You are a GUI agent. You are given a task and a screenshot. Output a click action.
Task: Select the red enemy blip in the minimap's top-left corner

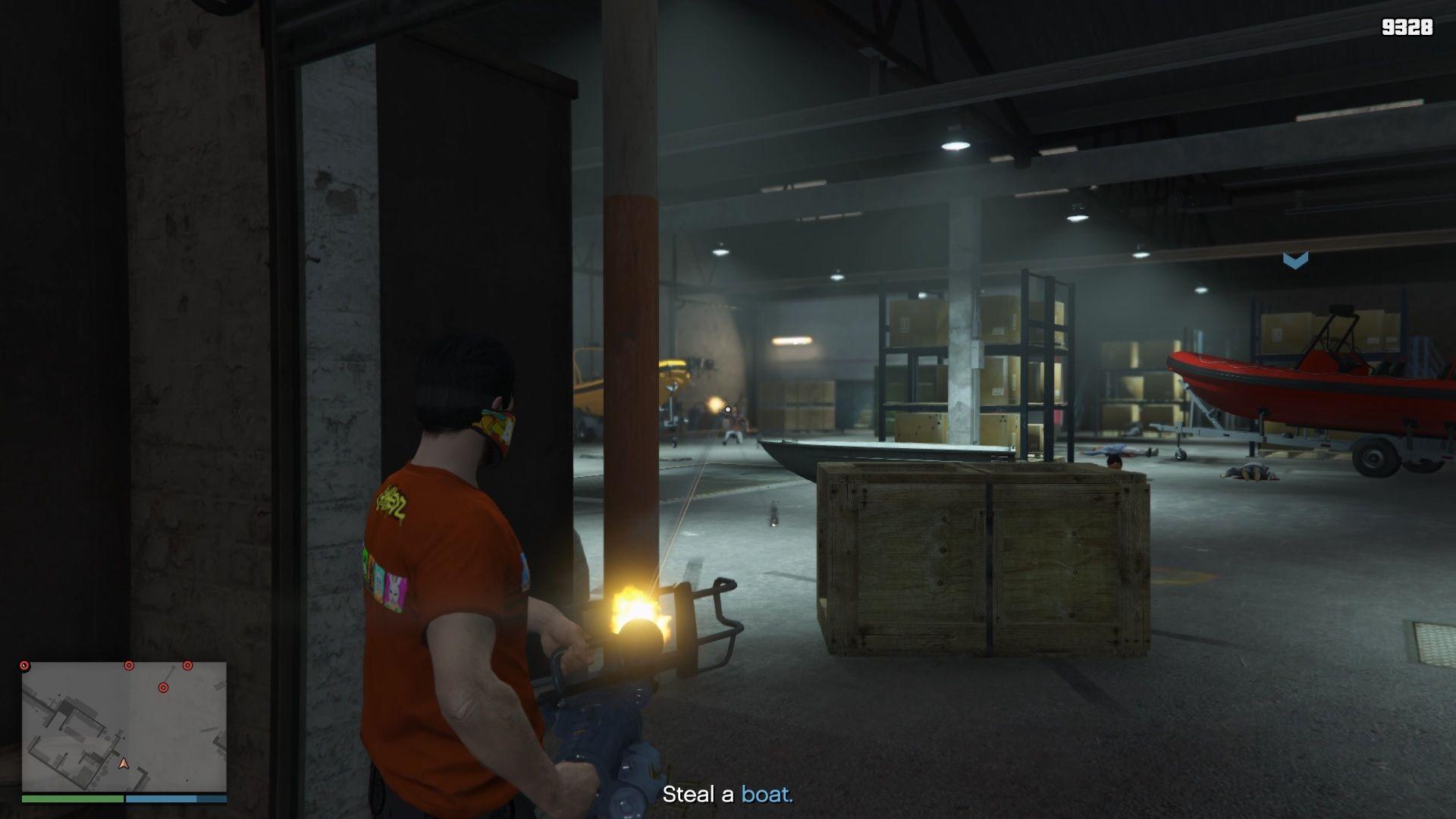[24, 666]
